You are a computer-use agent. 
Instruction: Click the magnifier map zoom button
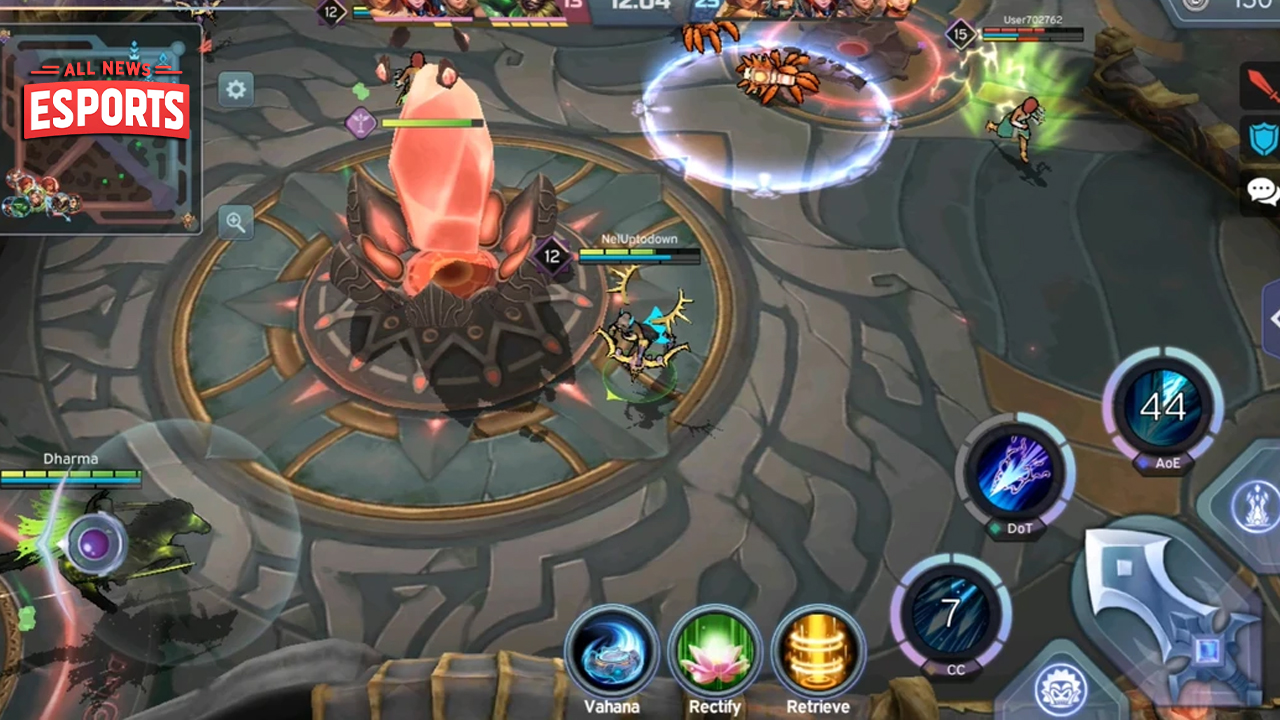pyautogui.click(x=236, y=222)
